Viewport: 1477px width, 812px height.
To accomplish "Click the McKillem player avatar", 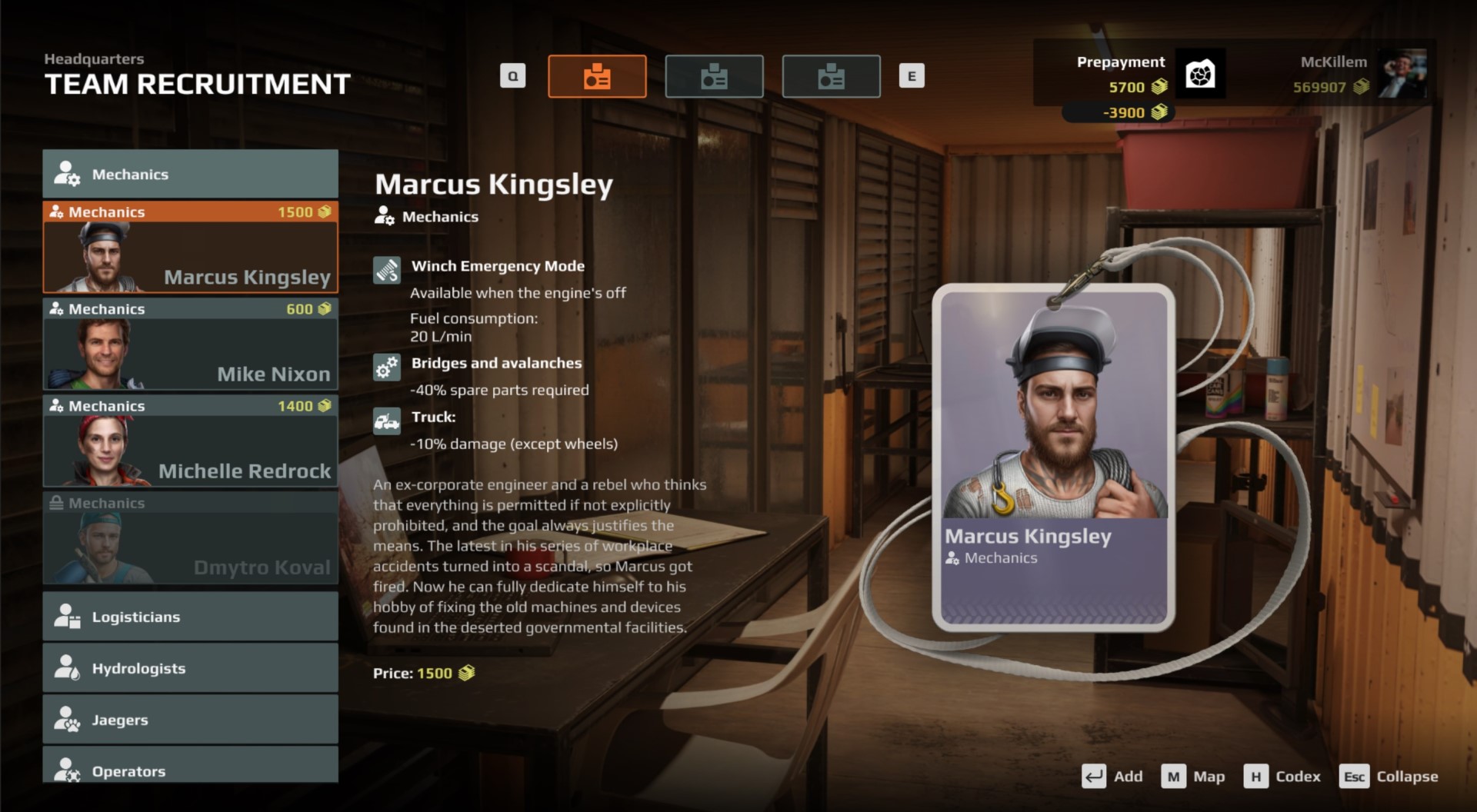I will click(x=1402, y=74).
